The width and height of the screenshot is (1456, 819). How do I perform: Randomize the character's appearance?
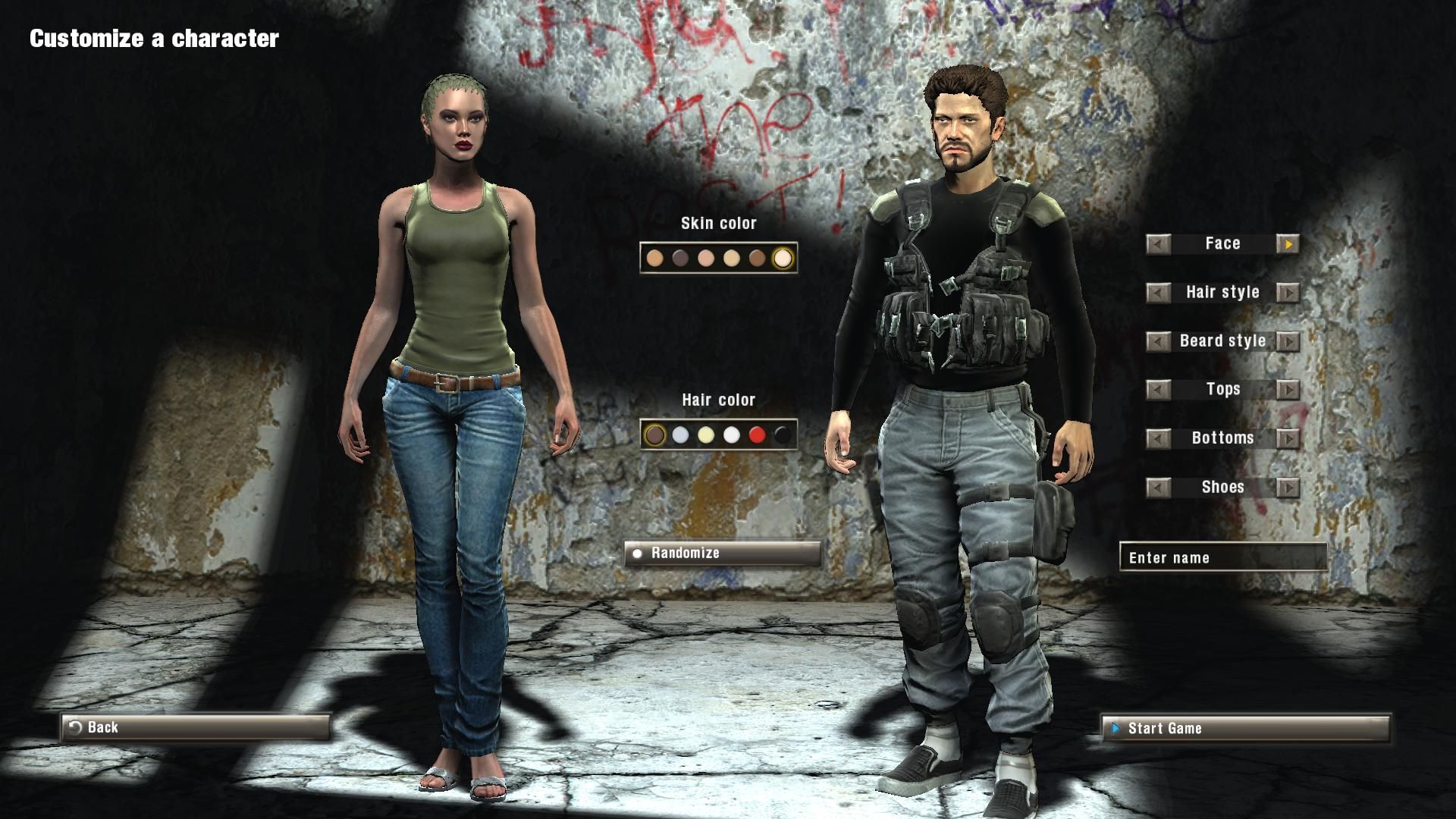722,553
